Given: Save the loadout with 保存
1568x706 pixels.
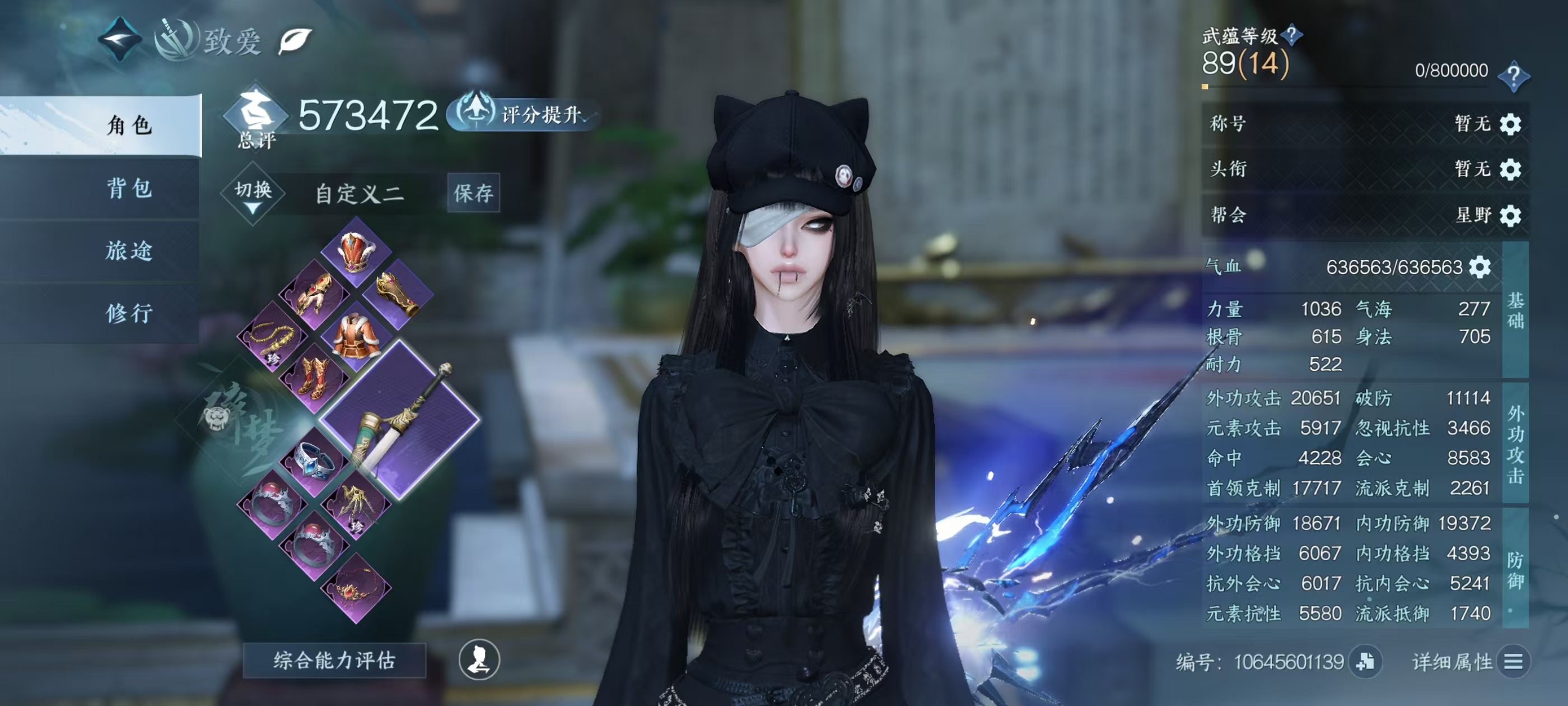Looking at the screenshot, I should [x=473, y=193].
